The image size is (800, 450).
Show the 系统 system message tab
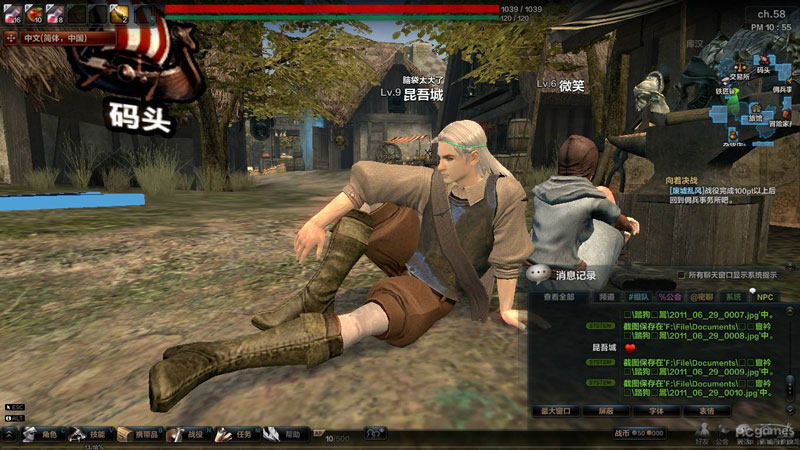(x=733, y=297)
